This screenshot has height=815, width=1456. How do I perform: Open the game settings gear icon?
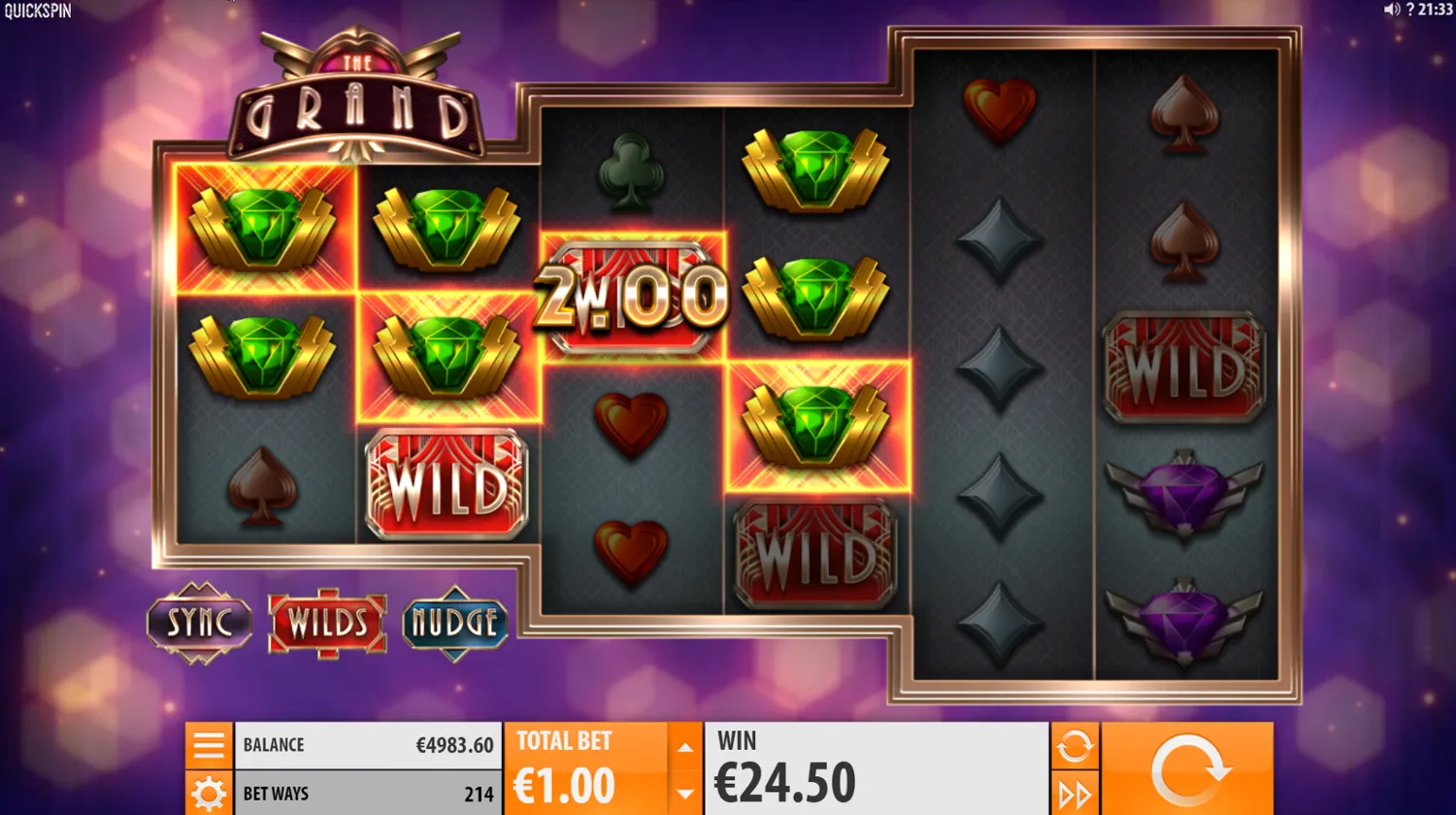tap(208, 793)
